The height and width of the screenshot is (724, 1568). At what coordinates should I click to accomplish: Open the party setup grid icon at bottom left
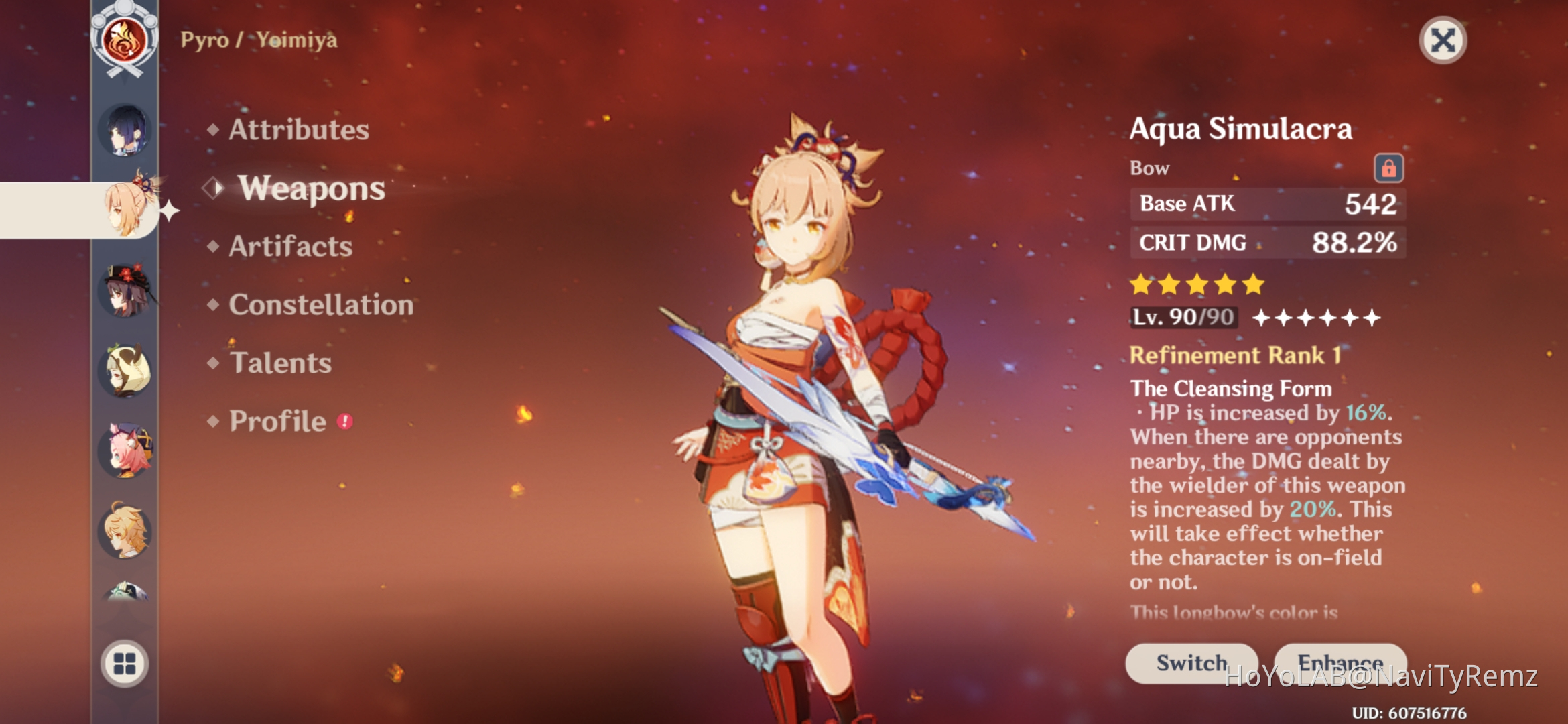point(124,660)
